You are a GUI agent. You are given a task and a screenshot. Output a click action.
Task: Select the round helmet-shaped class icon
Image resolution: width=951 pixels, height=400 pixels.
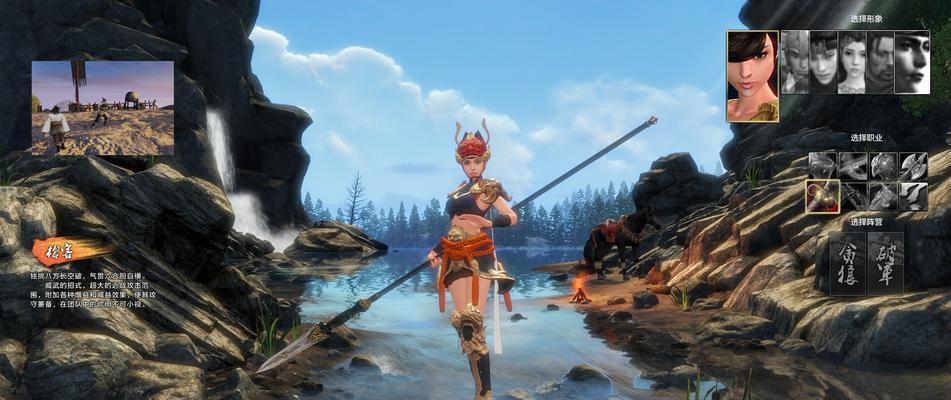[x=883, y=165]
